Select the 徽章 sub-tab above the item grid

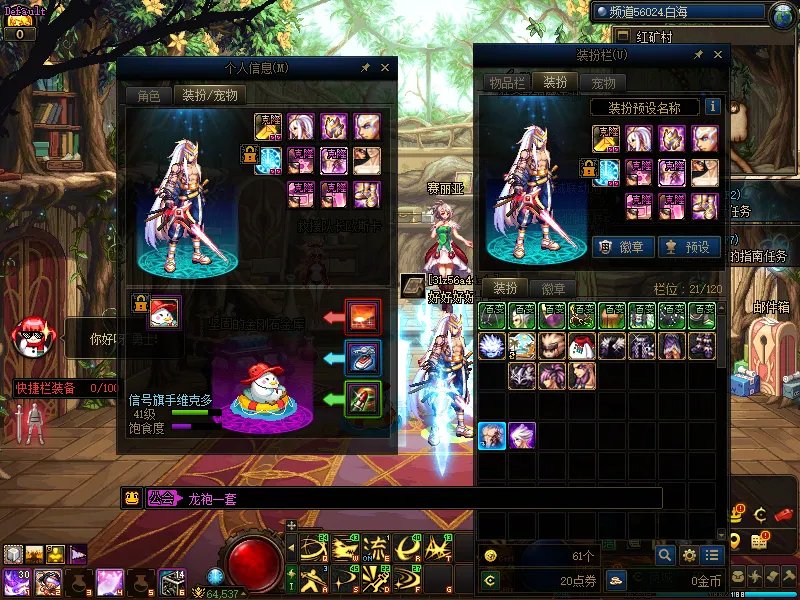(x=553, y=288)
